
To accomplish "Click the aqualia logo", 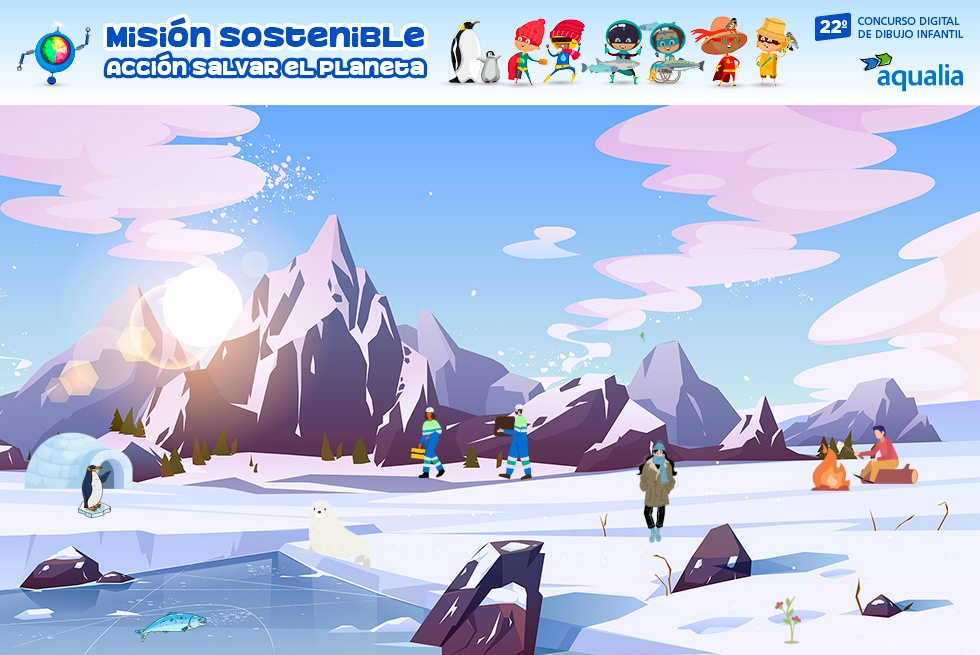I will click(911, 71).
